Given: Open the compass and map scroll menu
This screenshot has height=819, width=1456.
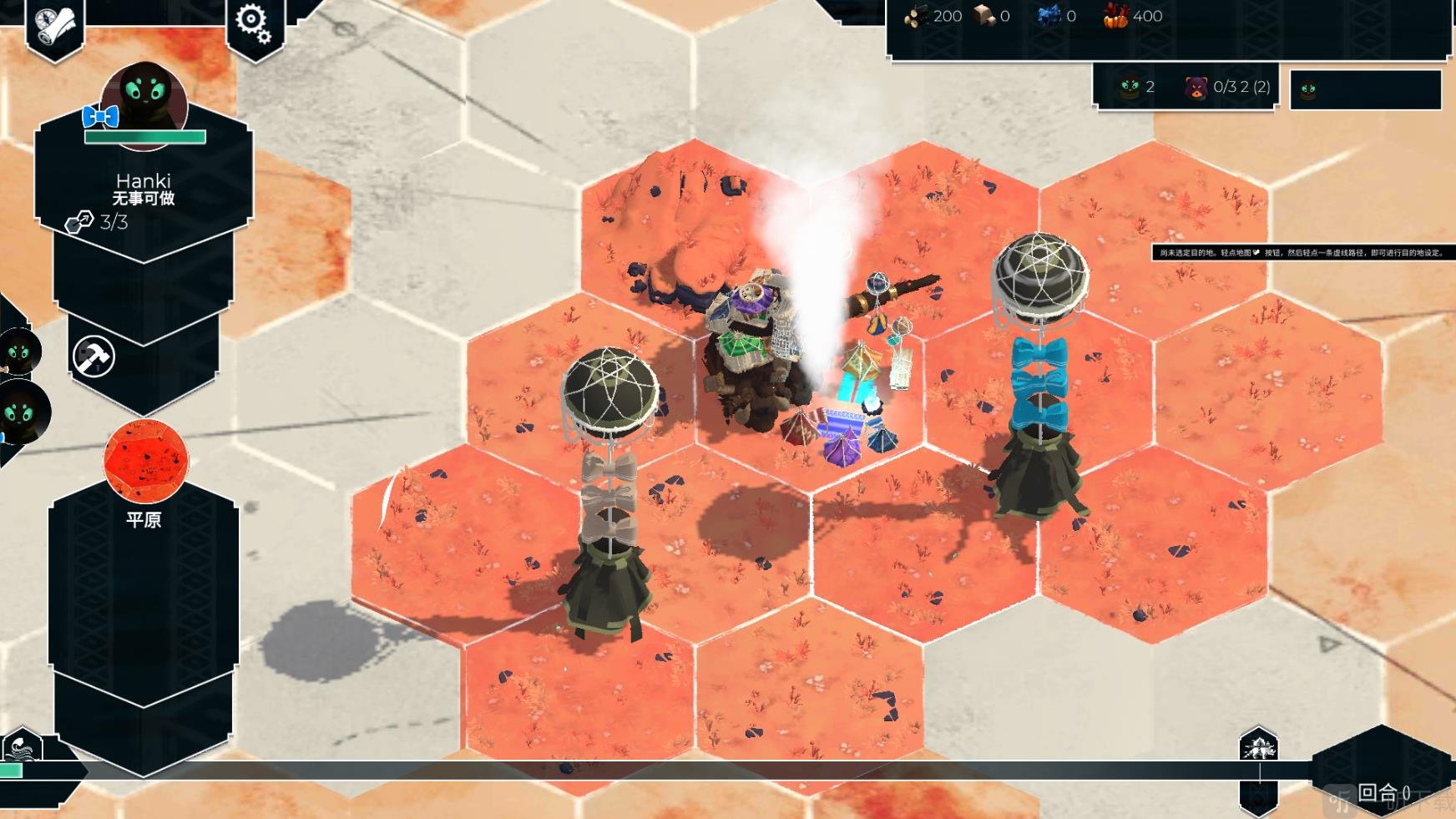Looking at the screenshot, I should tap(55, 25).
